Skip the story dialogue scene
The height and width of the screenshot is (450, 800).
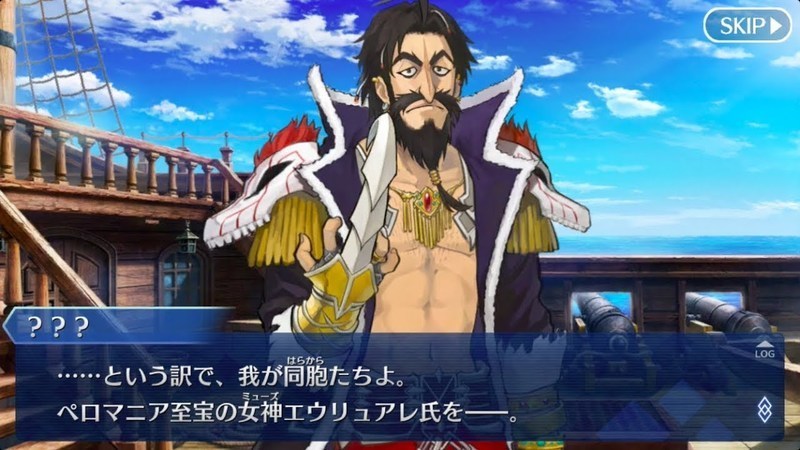click(746, 25)
